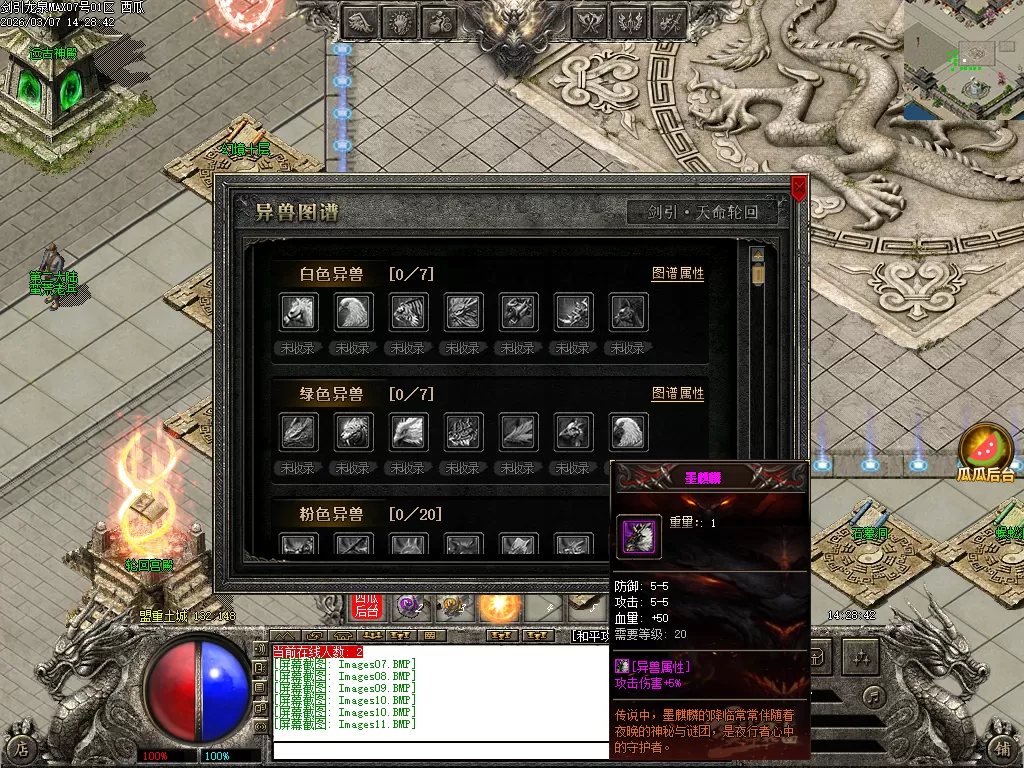This screenshot has height=768, width=1024.
Task: Open 图谱属性 for the 白色异兽 set
Action: (677, 274)
